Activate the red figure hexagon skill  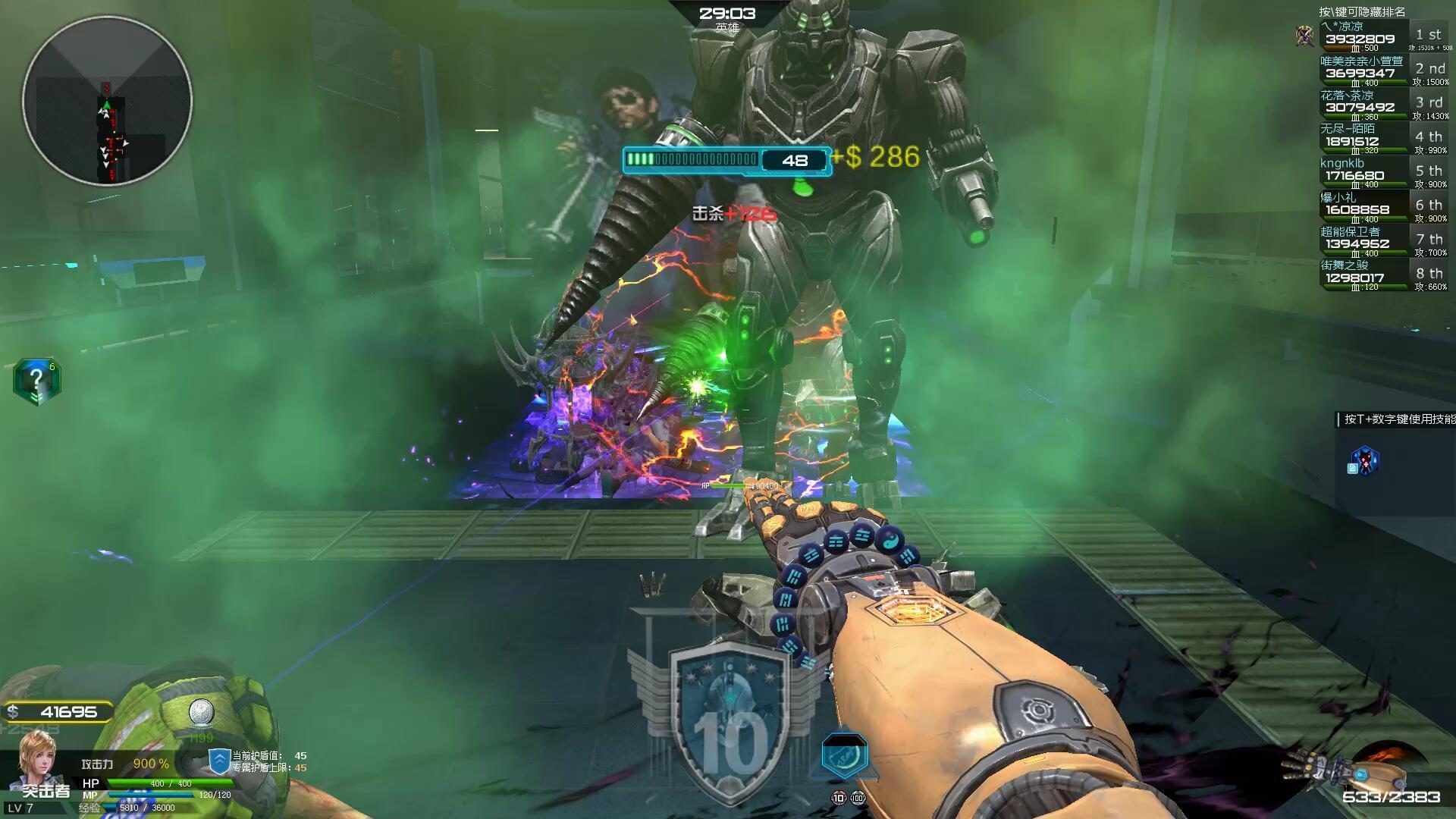(x=1365, y=460)
